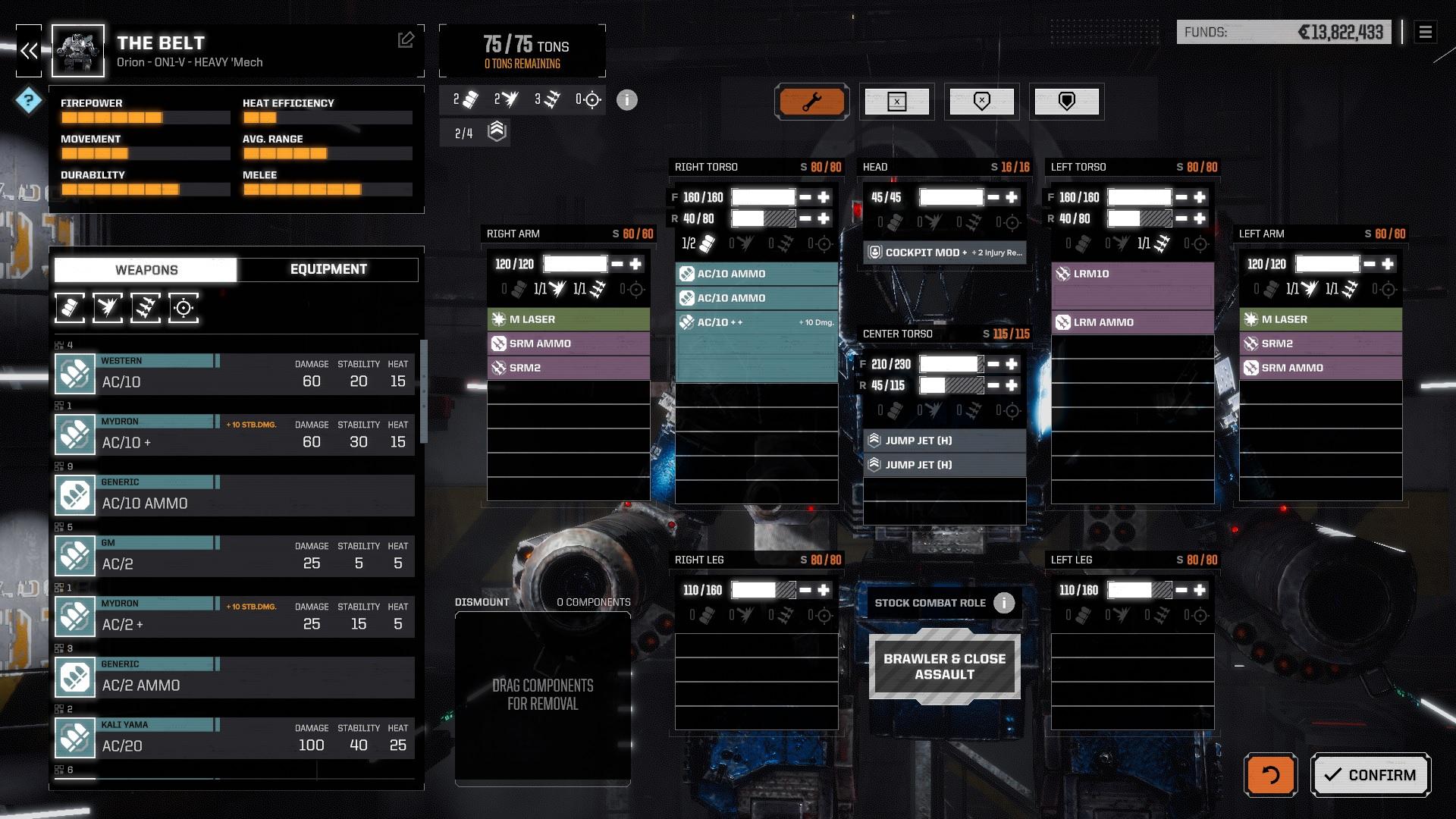Image resolution: width=1456 pixels, height=819 pixels.
Task: Increase head armor with the plus button
Action: [1012, 197]
